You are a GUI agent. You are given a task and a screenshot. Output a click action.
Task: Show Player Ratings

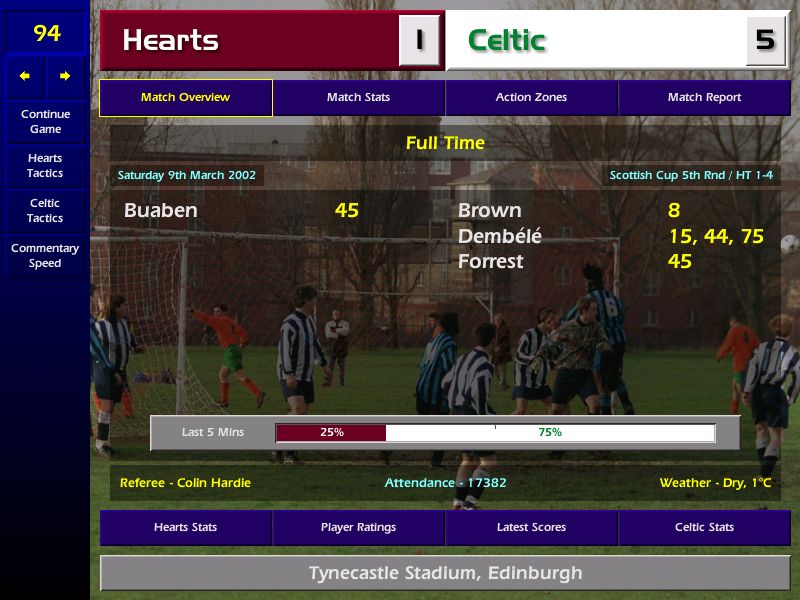(x=358, y=527)
